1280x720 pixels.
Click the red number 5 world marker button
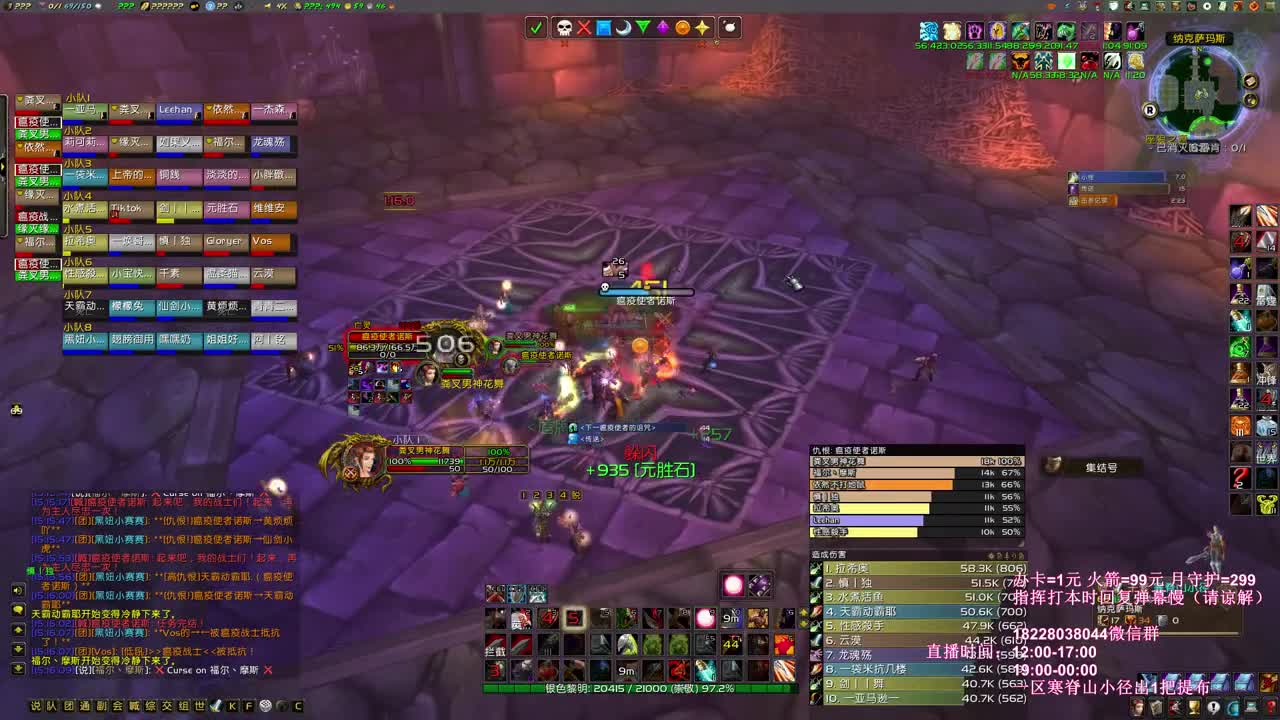pos(574,618)
